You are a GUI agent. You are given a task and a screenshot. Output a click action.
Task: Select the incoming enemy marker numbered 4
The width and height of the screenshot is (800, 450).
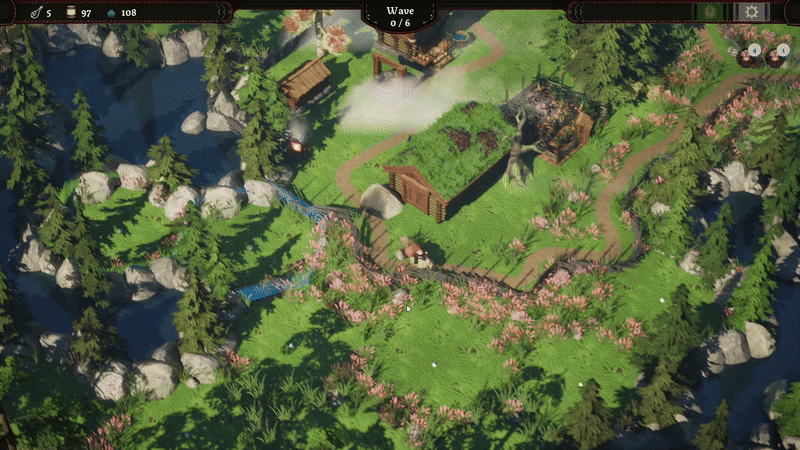[748, 56]
